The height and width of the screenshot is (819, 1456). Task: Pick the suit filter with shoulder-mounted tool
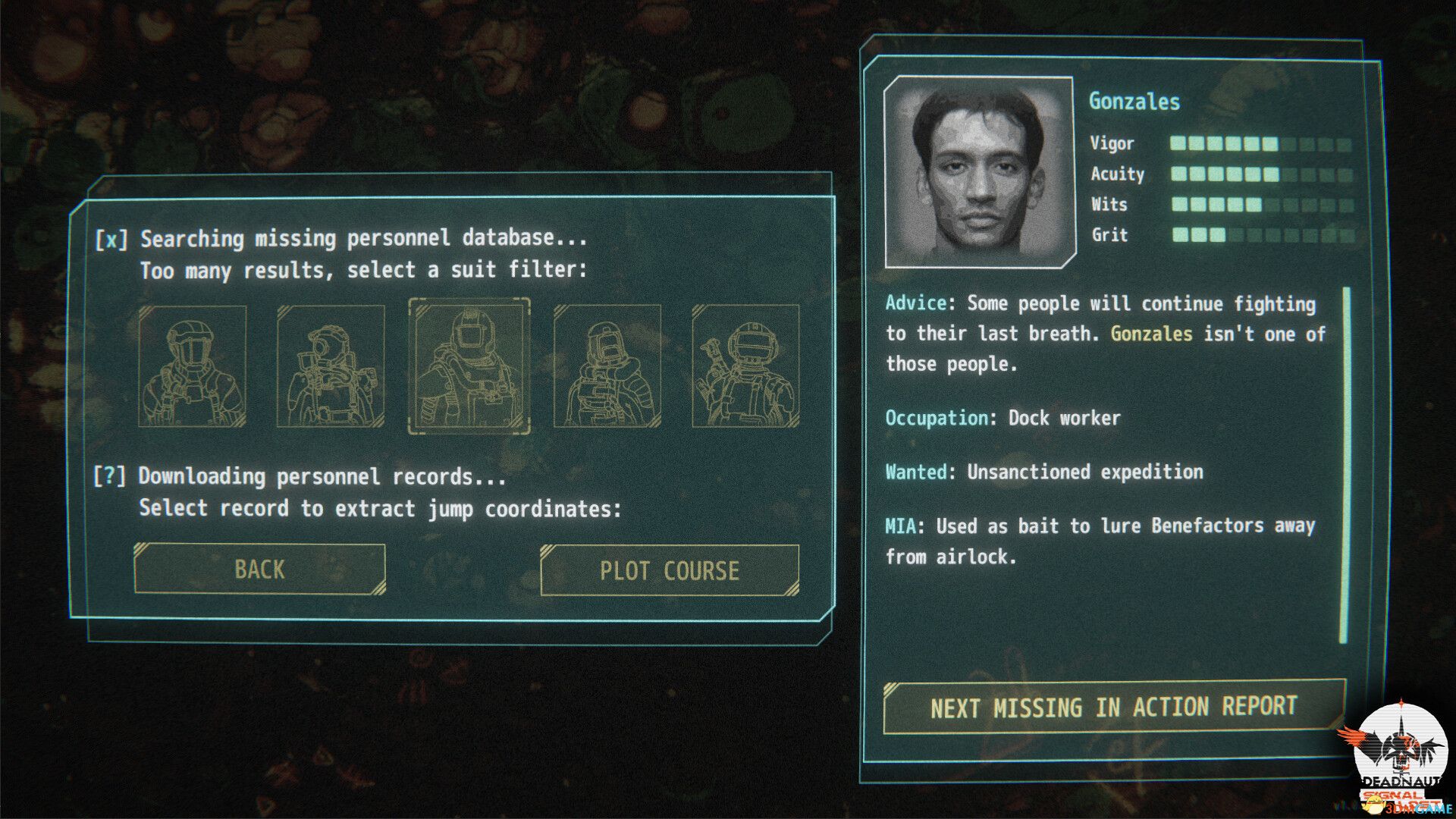pos(745,366)
